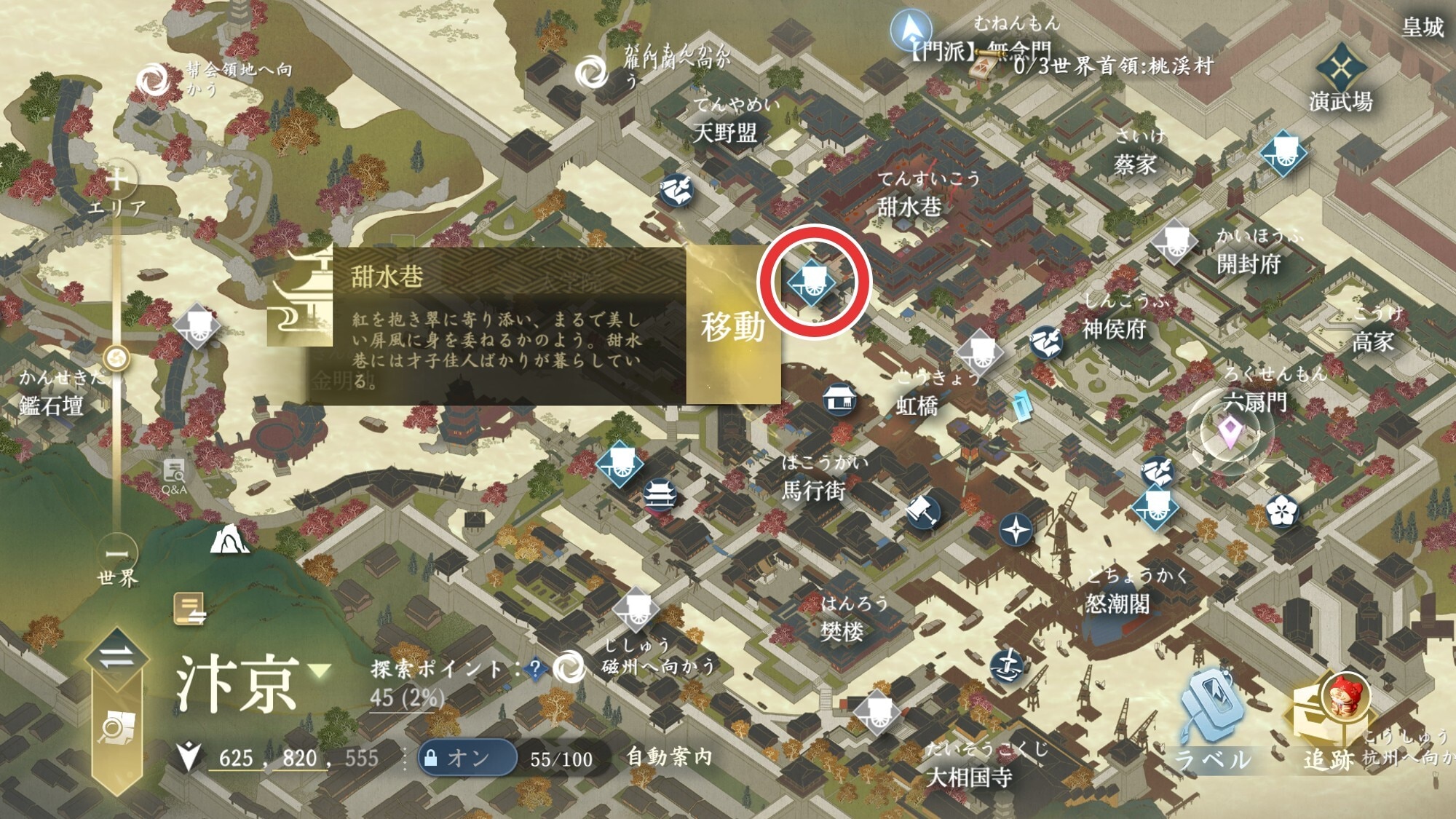Click the Q&A icon on the map
The image size is (1456, 819).
[174, 475]
